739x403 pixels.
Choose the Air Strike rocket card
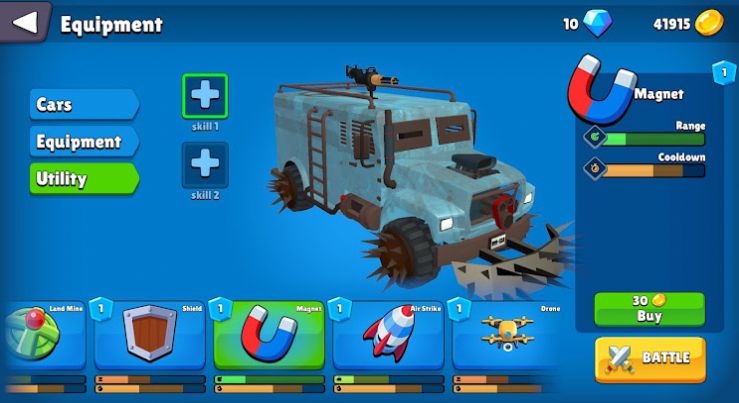click(x=387, y=335)
